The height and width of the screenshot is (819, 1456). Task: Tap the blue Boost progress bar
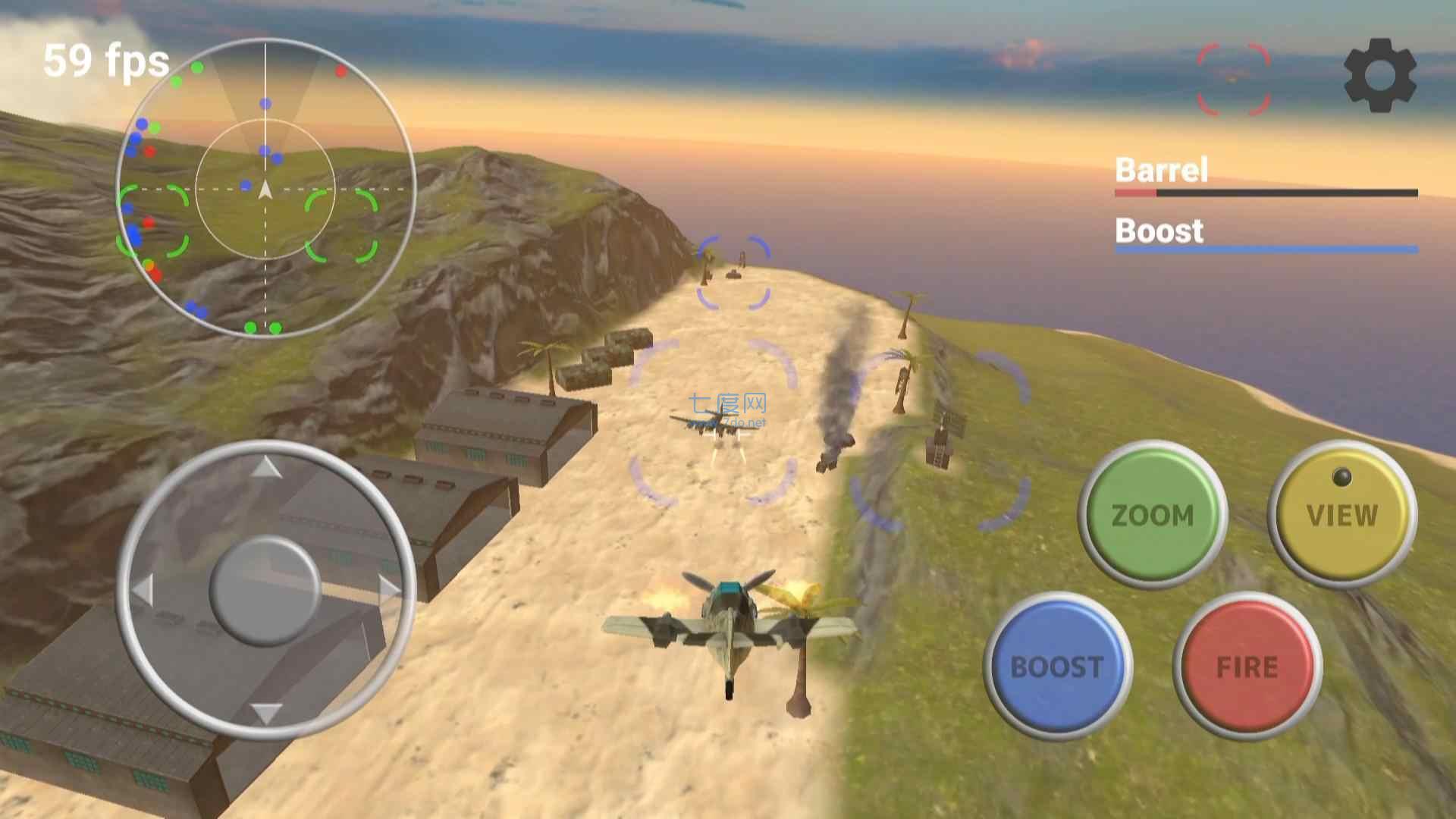(1266, 250)
